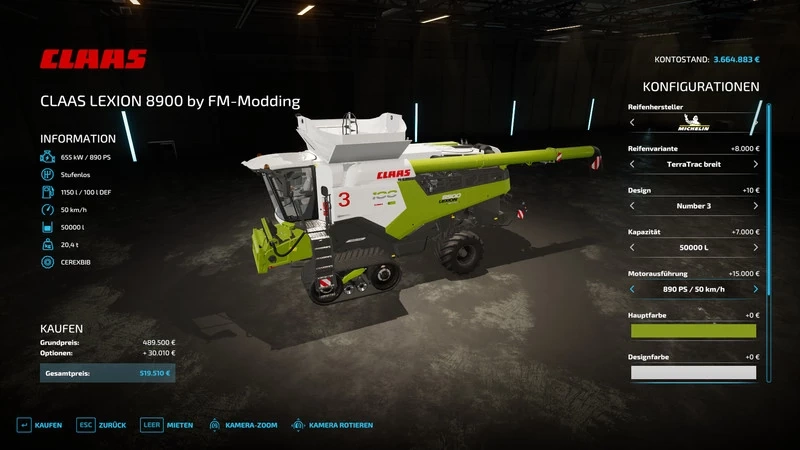The width and height of the screenshot is (800, 450).
Task: Decrease Kapazität below 50000 L
Action: tap(632, 247)
